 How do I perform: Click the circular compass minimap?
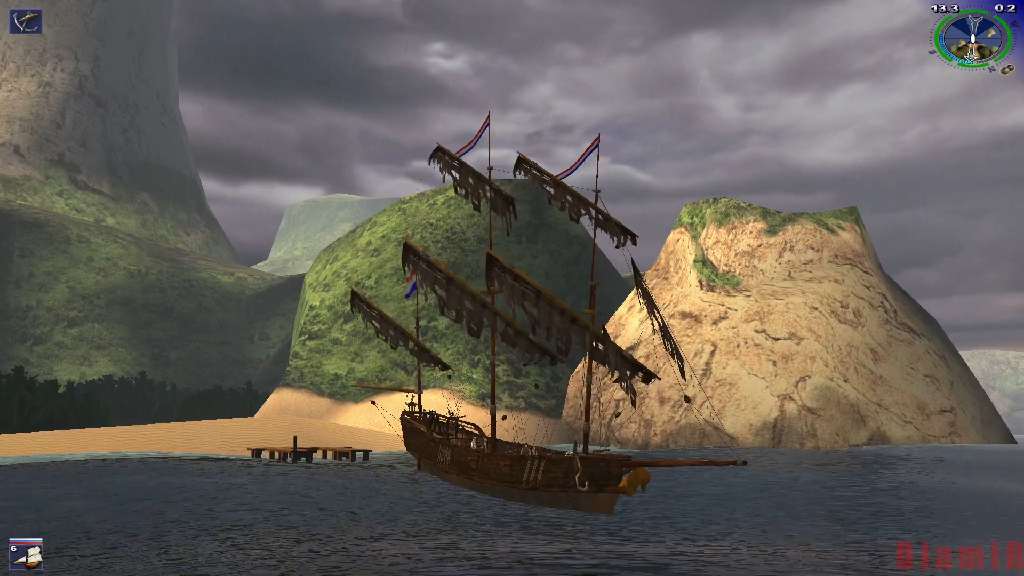(x=972, y=38)
